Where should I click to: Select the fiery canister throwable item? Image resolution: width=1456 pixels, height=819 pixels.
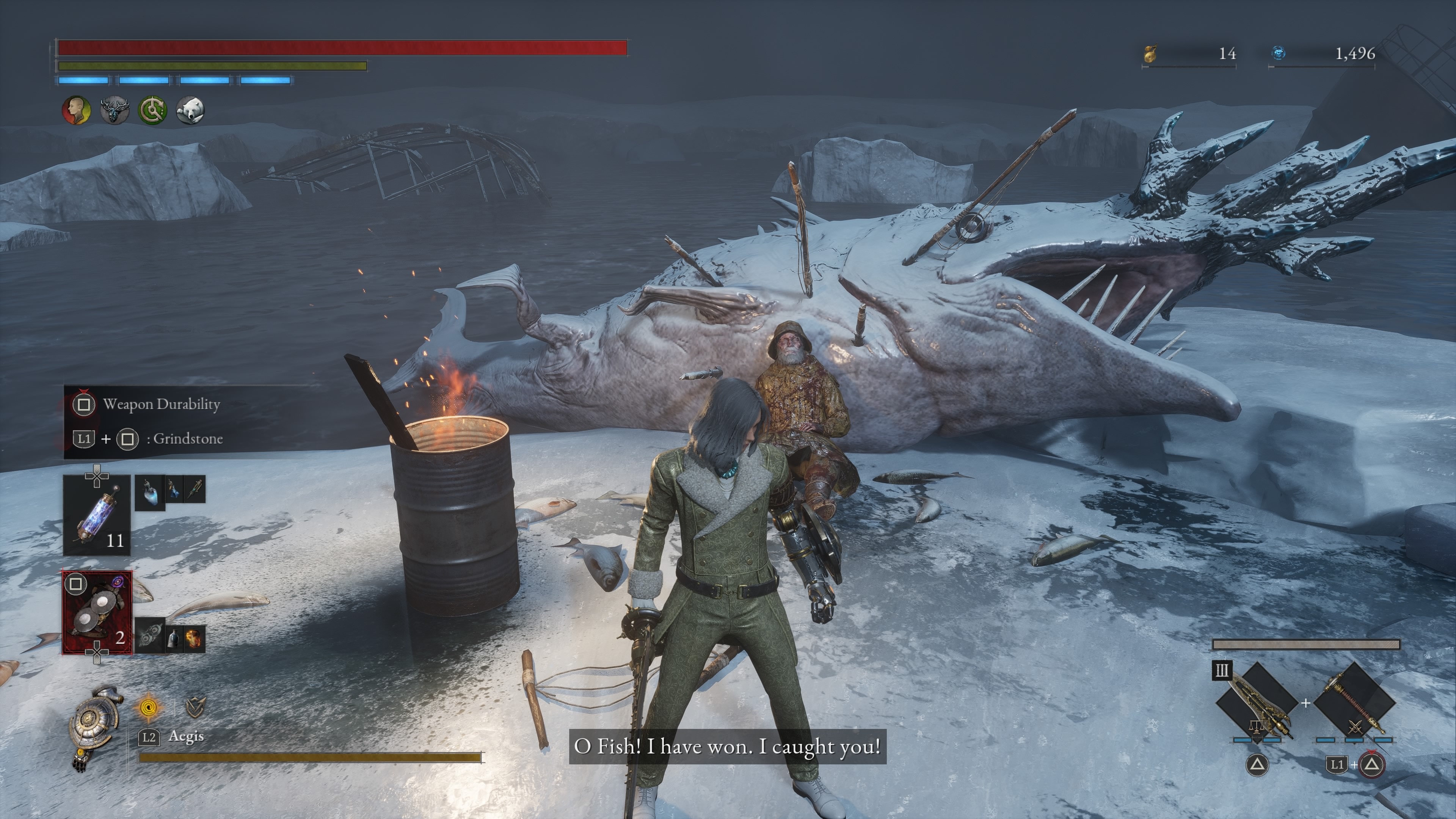coord(194,639)
